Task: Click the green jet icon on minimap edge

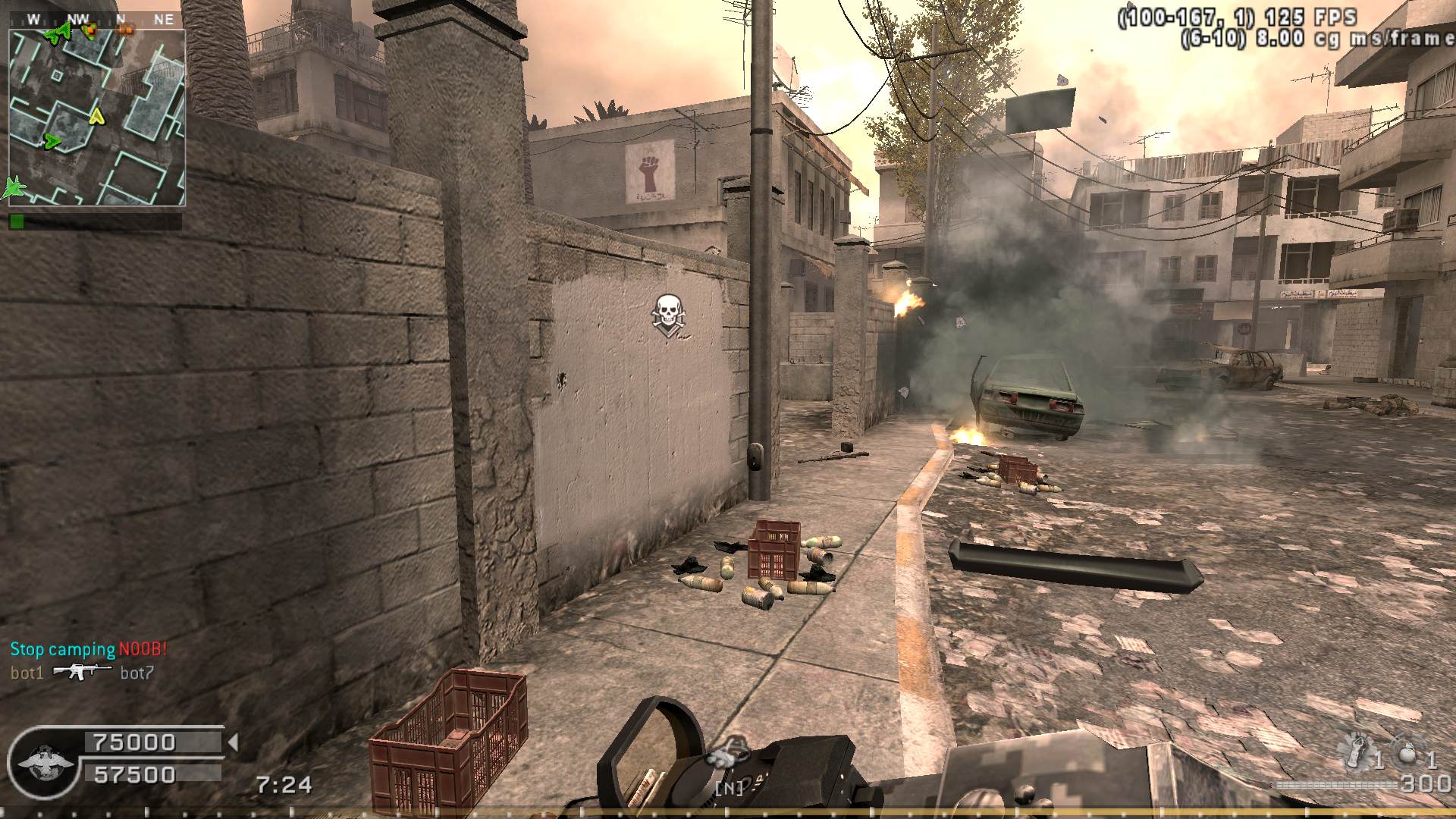Action: (14, 187)
